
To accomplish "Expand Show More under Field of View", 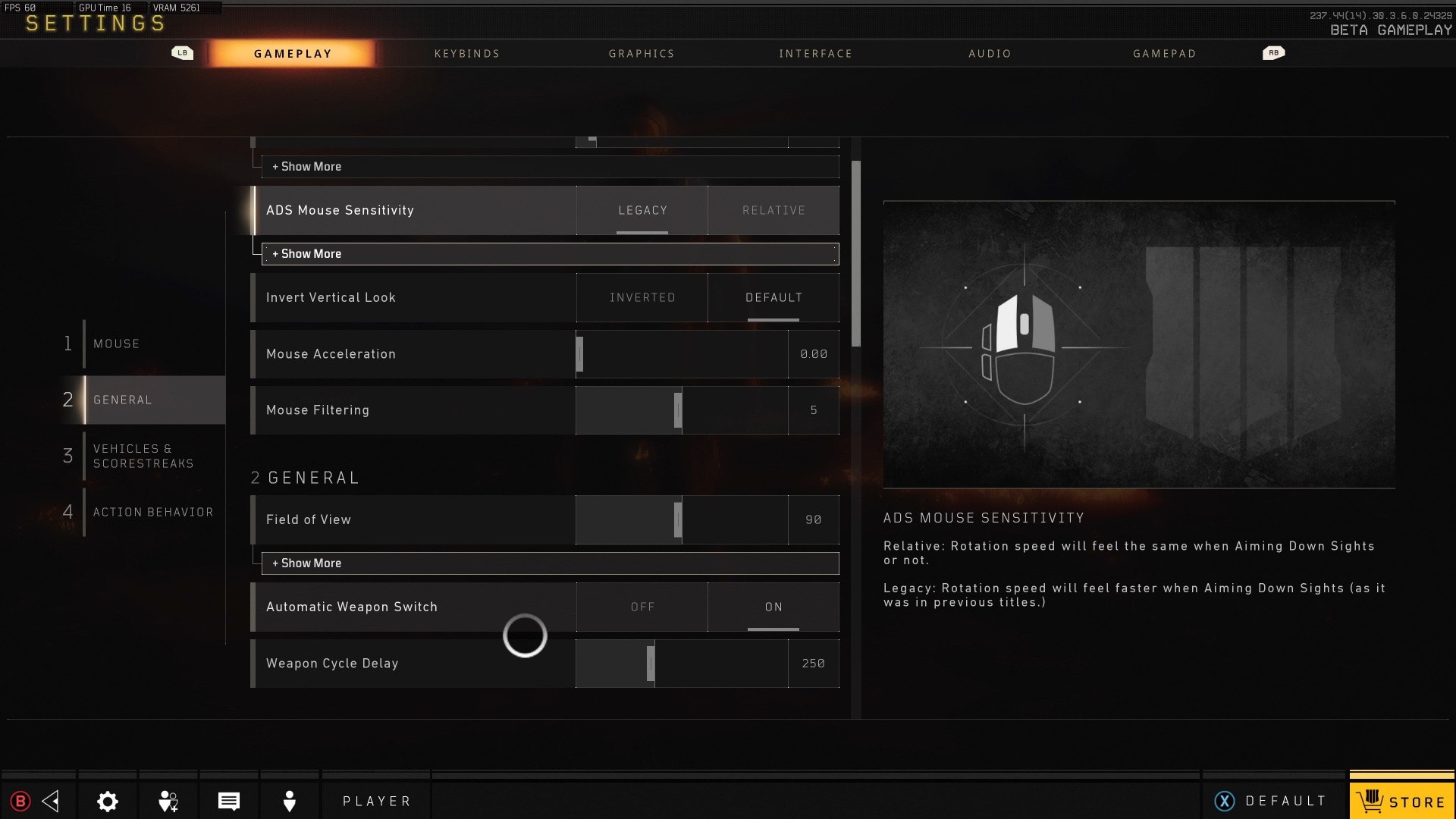I will 550,563.
